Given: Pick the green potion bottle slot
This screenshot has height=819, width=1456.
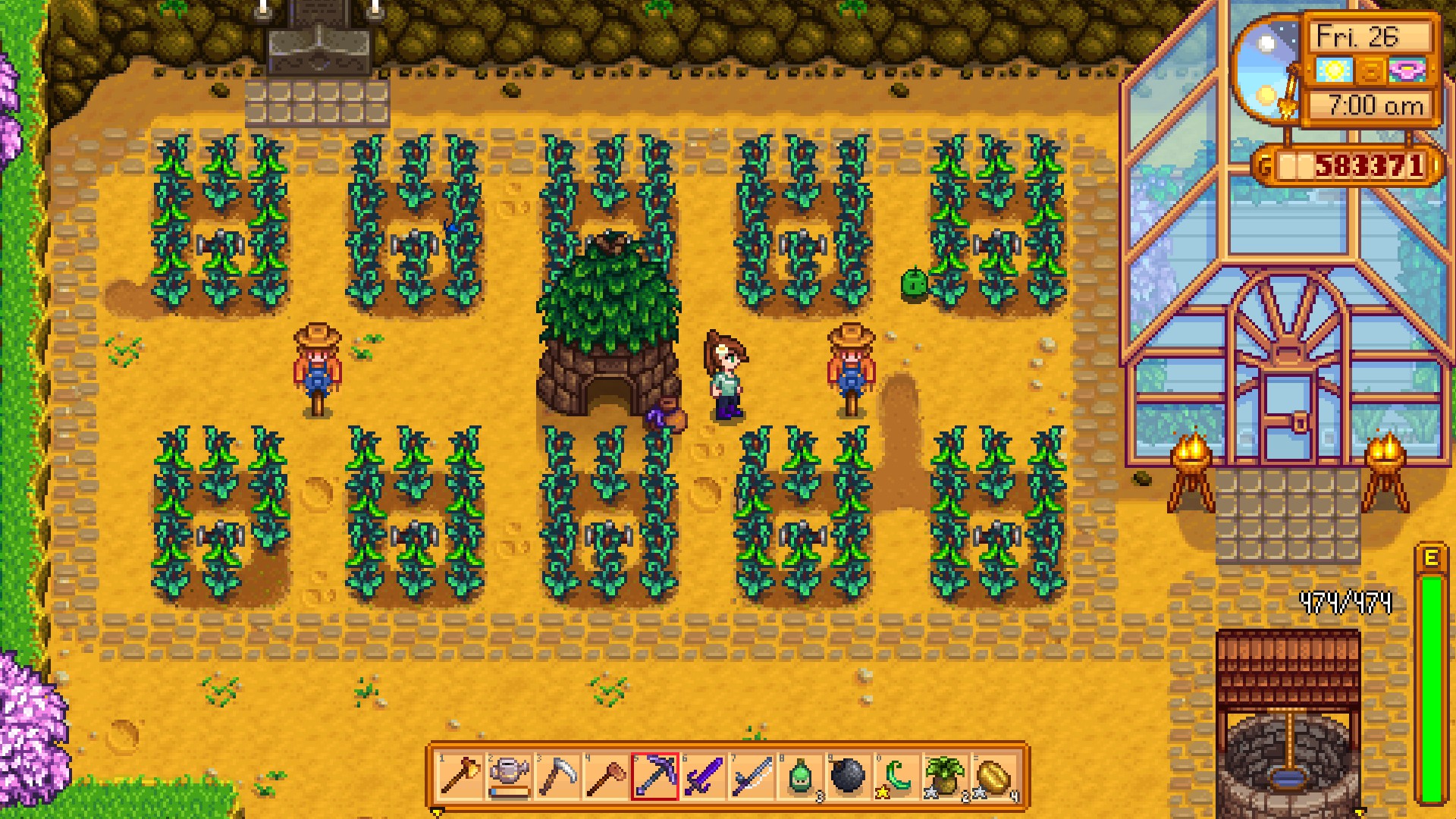Looking at the screenshot, I should pyautogui.click(x=800, y=776).
